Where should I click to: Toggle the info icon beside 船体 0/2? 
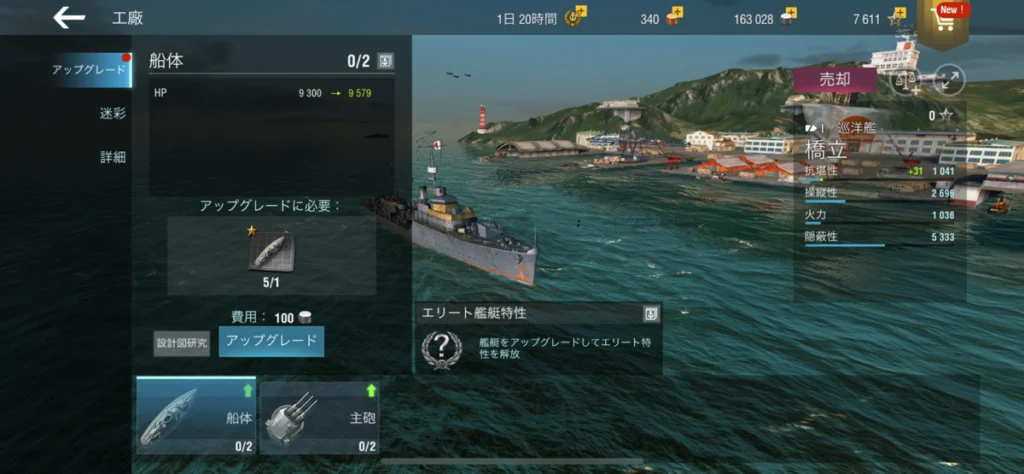[x=386, y=61]
